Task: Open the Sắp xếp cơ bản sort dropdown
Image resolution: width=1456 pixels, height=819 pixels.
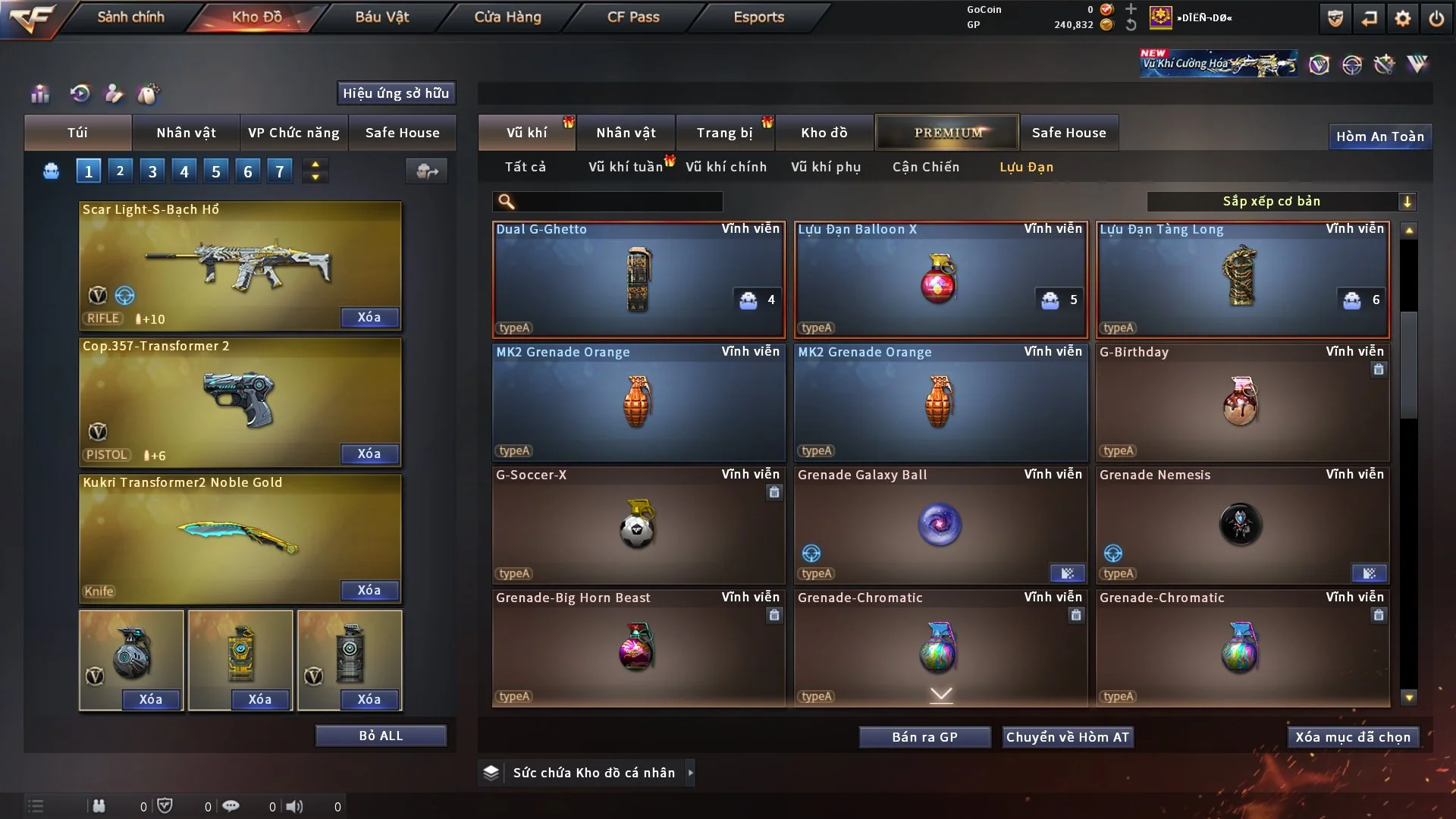Action: pos(1281,201)
